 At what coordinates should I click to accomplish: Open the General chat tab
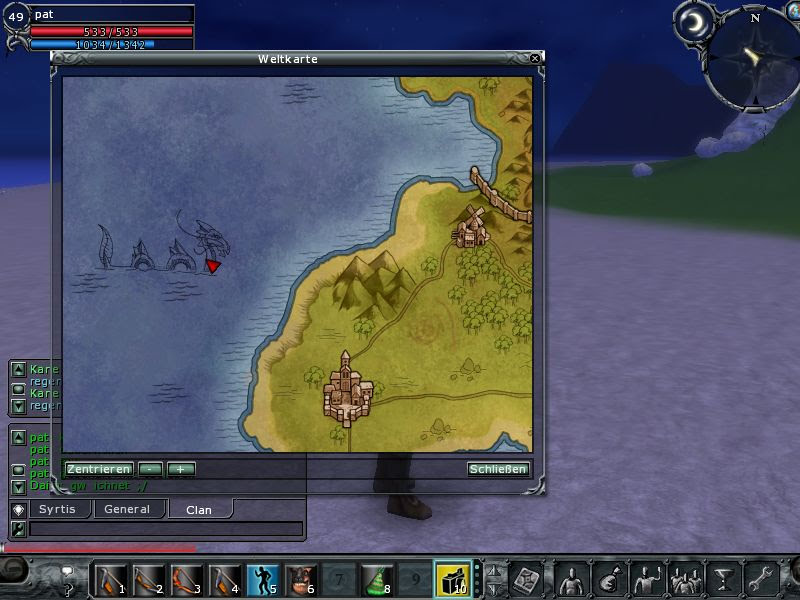[127, 509]
